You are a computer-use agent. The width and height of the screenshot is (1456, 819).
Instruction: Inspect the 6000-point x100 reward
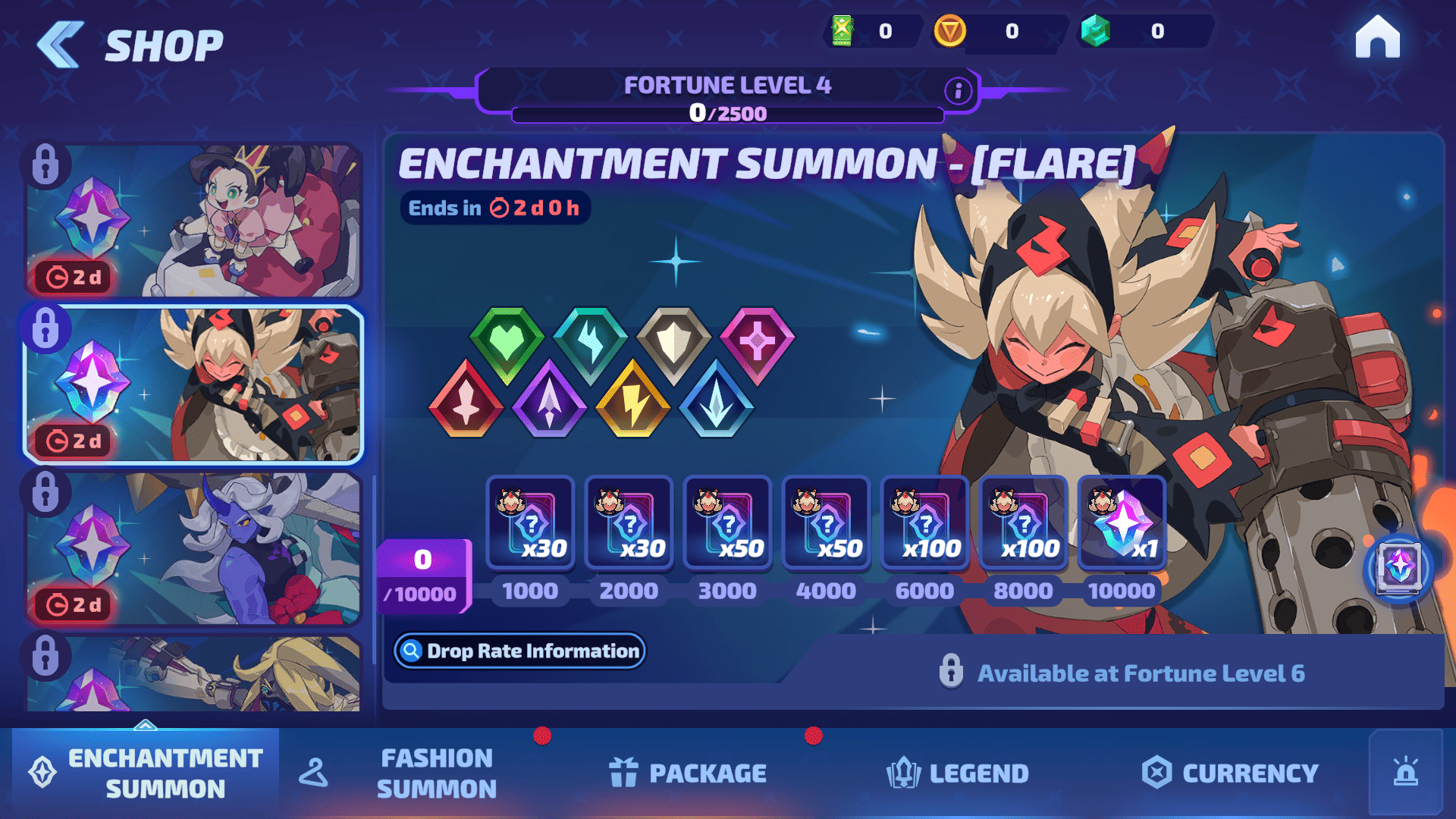coord(924,523)
